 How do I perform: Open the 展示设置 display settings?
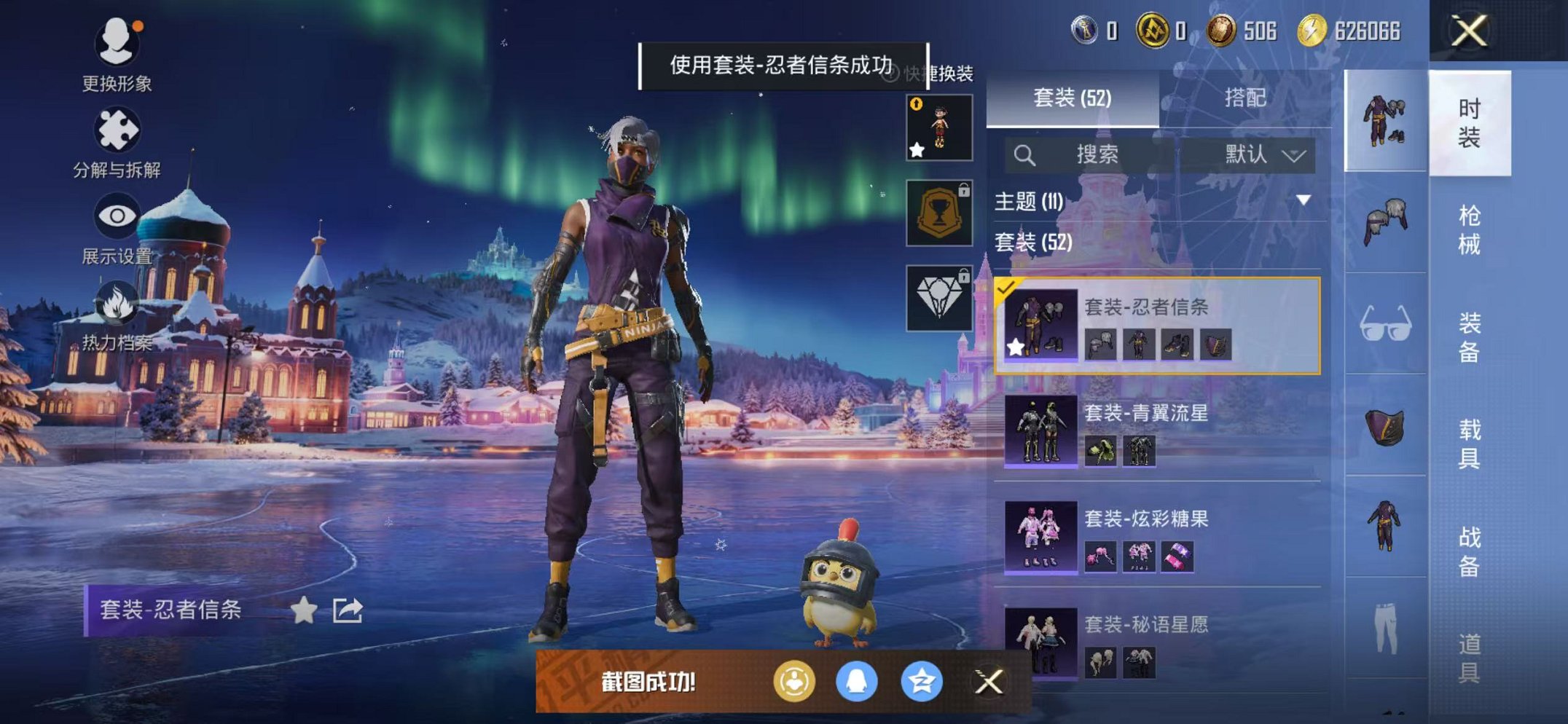[117, 216]
